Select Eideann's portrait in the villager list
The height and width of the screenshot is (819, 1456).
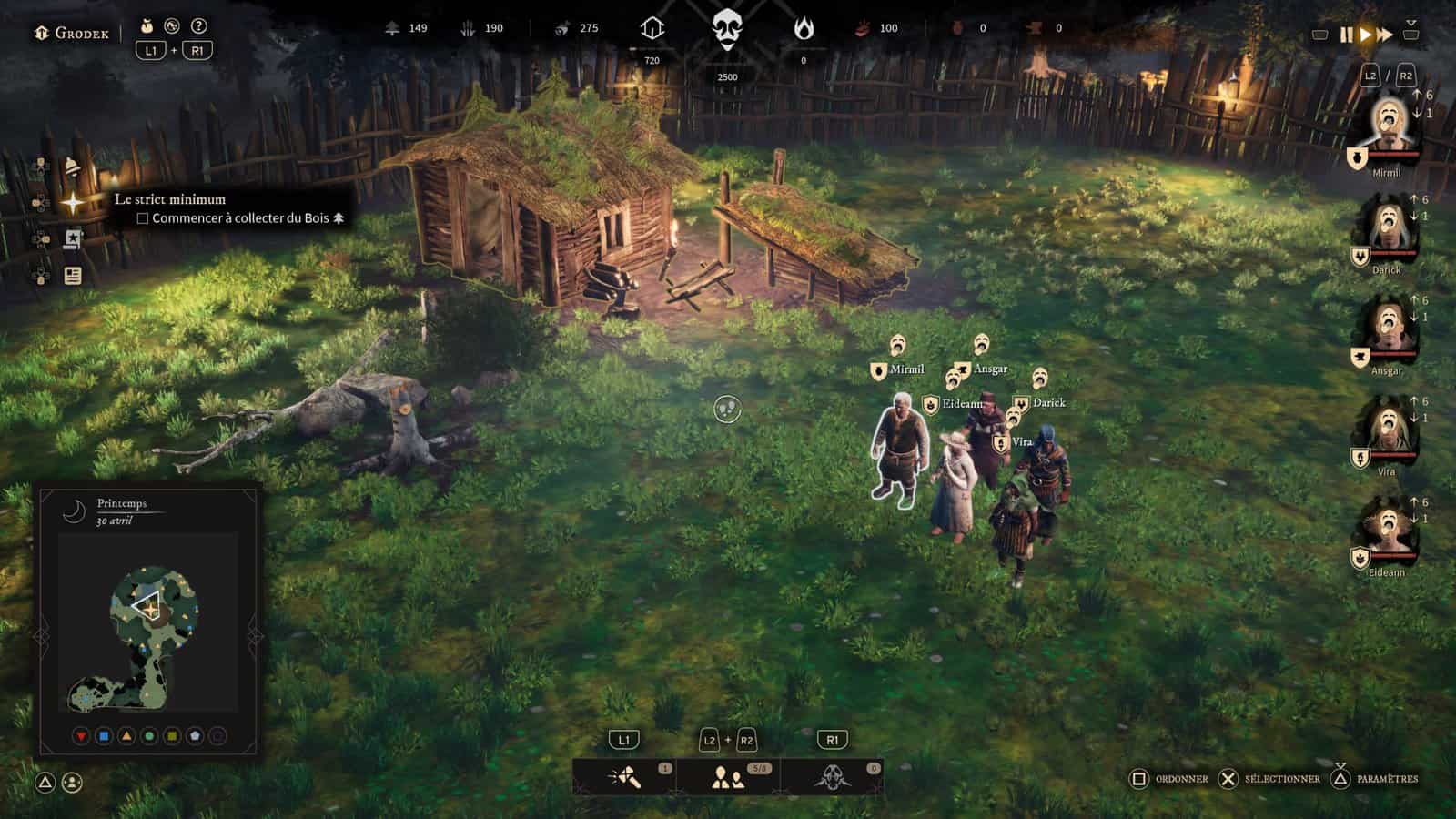1386,531
